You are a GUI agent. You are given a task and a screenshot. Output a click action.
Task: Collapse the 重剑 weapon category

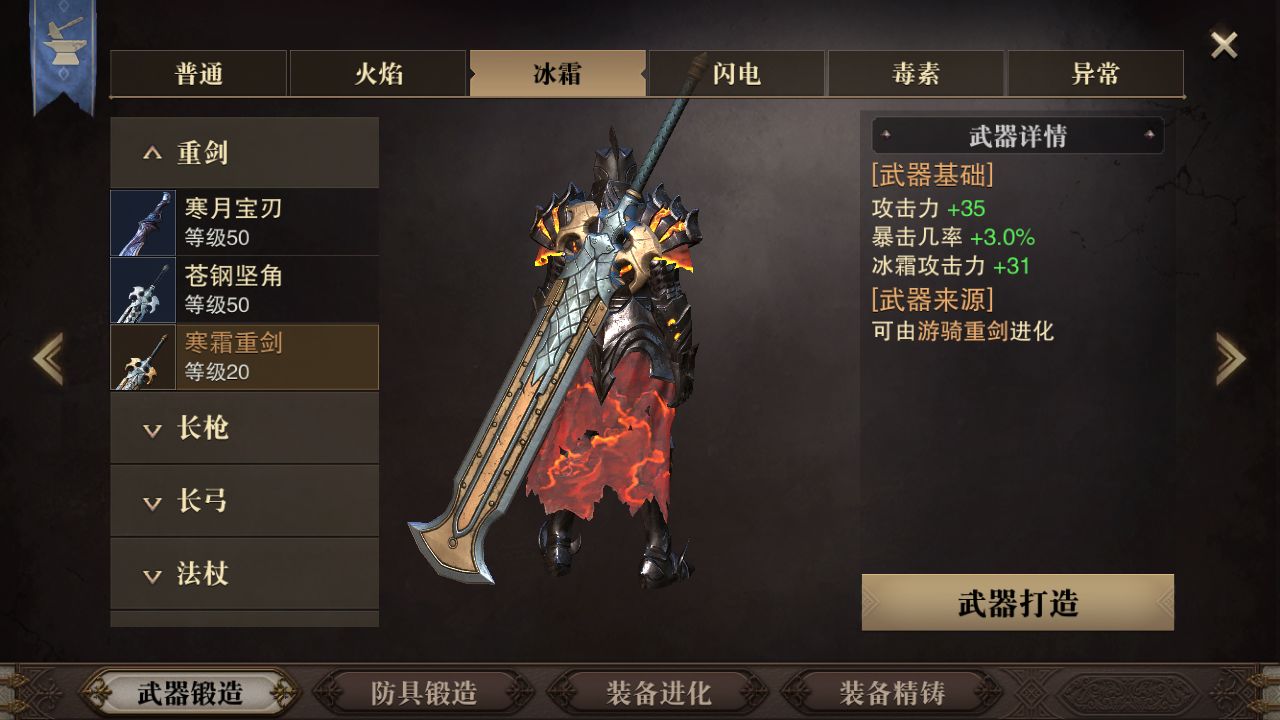(244, 153)
